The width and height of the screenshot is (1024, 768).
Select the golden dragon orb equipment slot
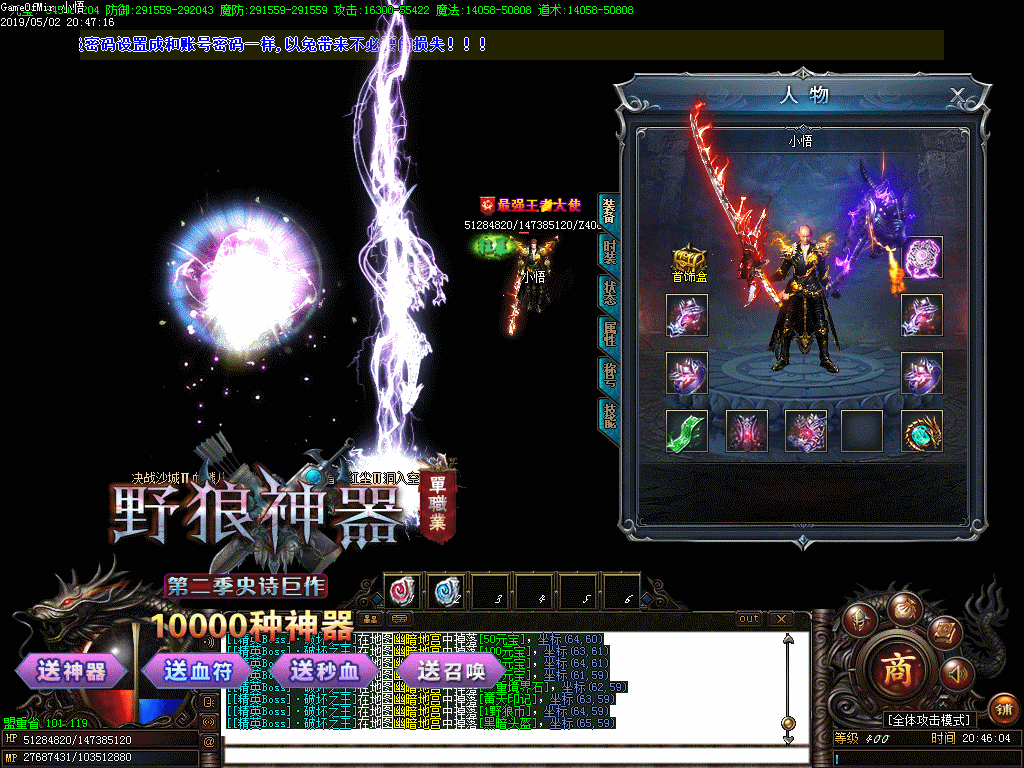pyautogui.click(x=922, y=431)
